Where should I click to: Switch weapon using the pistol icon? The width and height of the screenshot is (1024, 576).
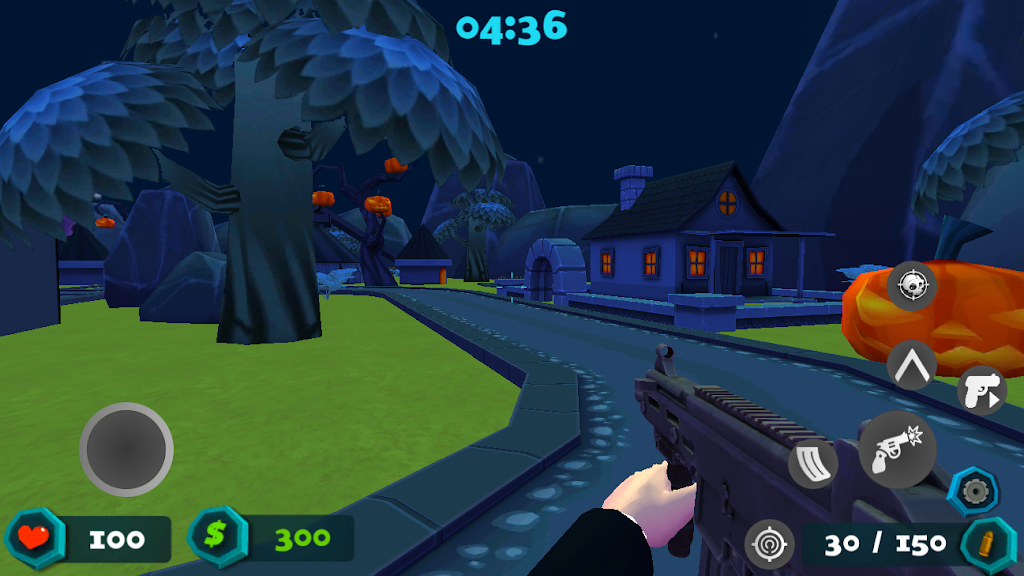981,391
